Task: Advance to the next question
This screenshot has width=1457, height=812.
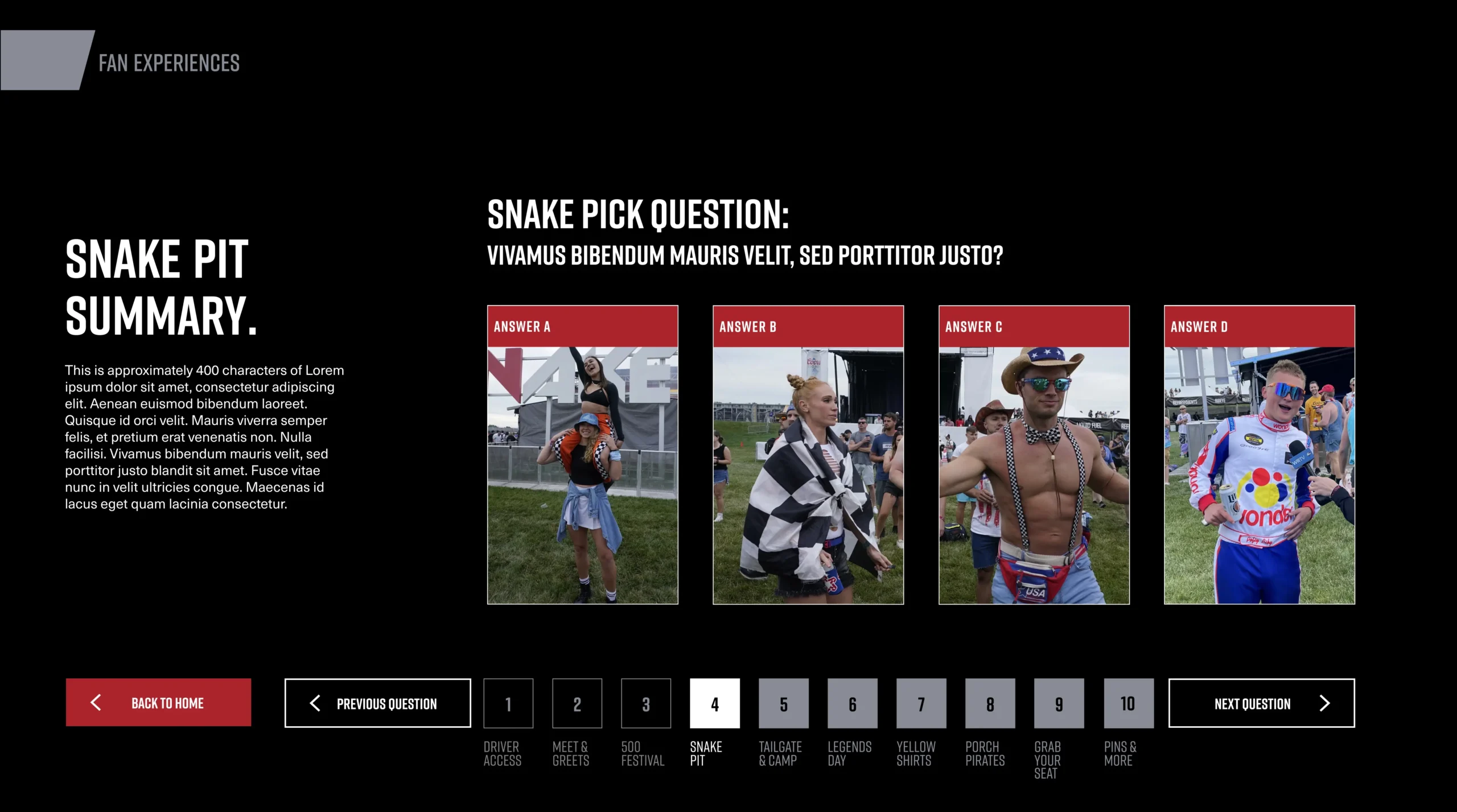Action: pyautogui.click(x=1261, y=703)
